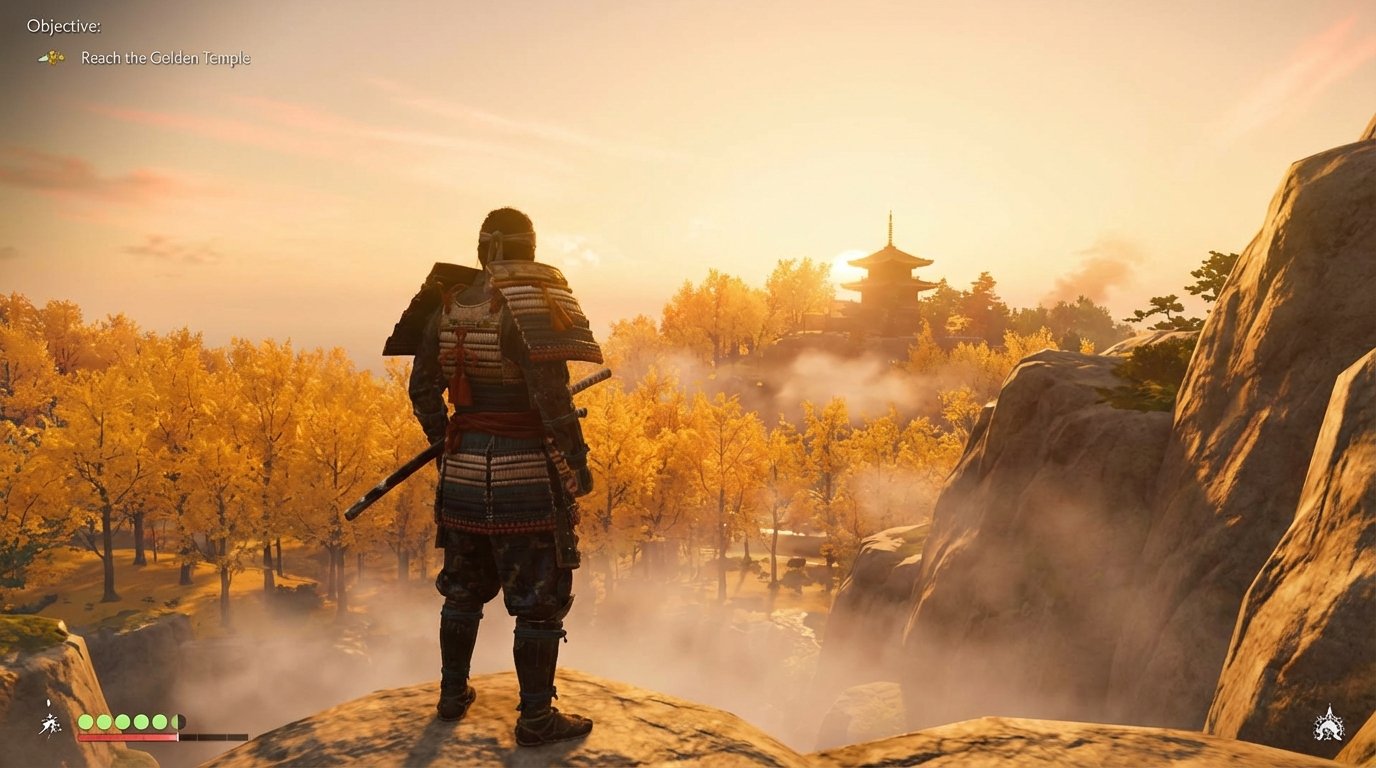Select the fourth green resolve indicator
Image resolution: width=1376 pixels, height=768 pixels.
pyautogui.click(x=141, y=721)
